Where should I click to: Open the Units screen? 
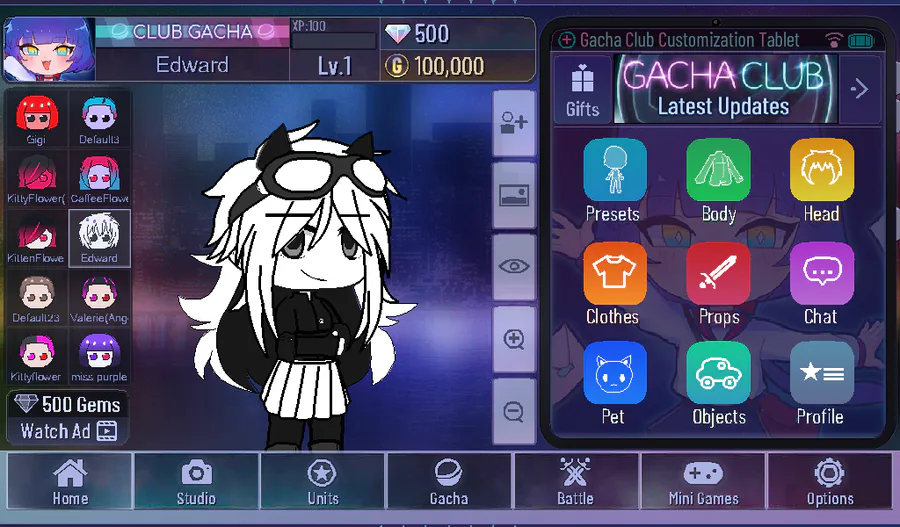click(x=322, y=481)
